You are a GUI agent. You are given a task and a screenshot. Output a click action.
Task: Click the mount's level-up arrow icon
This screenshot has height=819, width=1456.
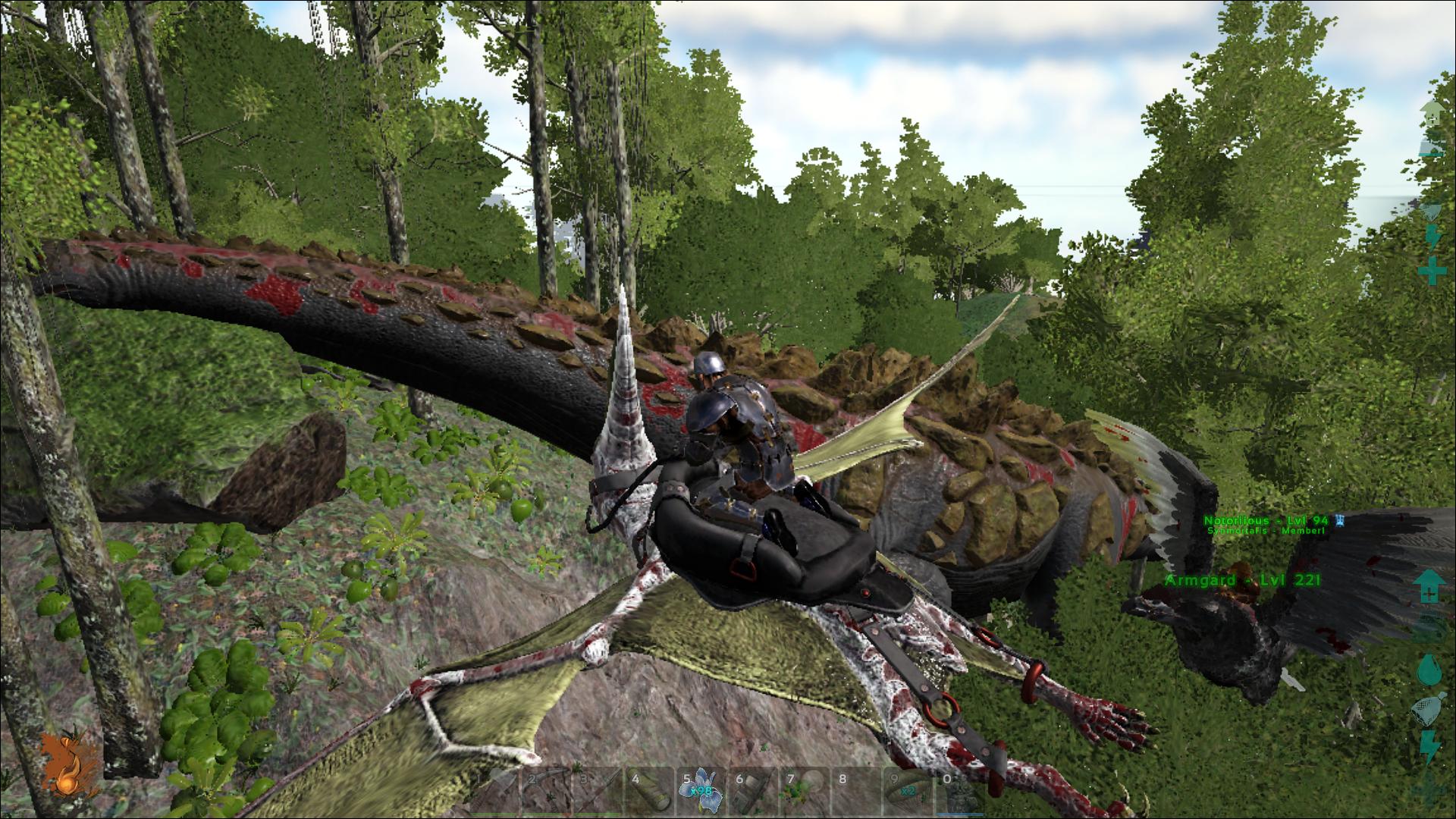pos(1432,114)
